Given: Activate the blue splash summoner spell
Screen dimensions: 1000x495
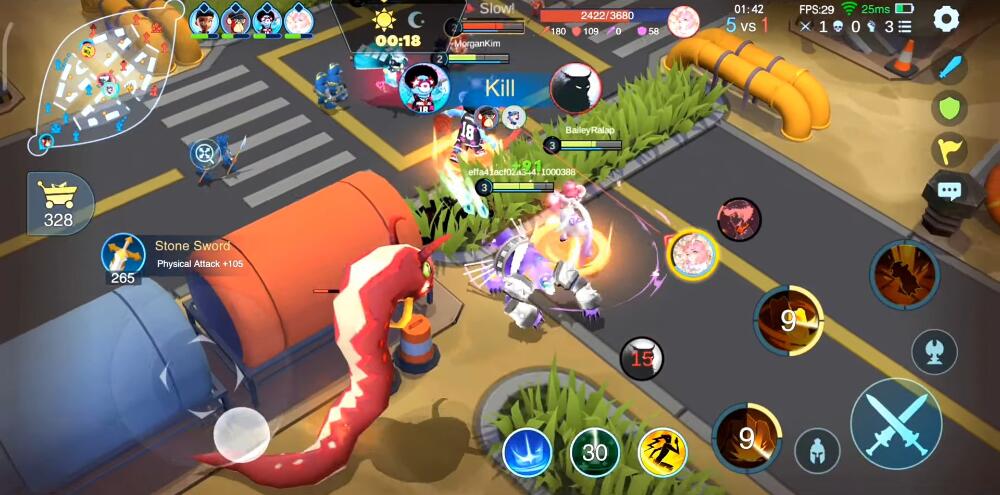Looking at the screenshot, I should (x=527, y=452).
